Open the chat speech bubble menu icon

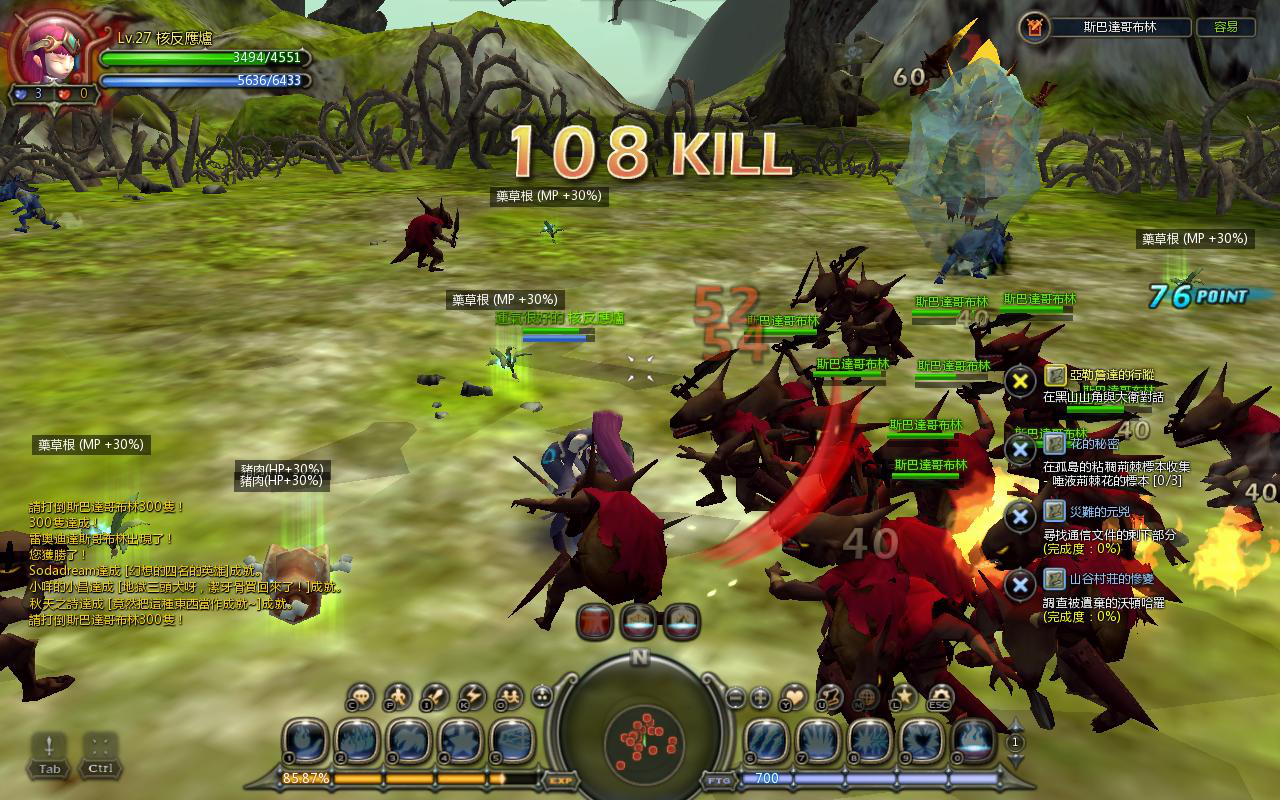coord(361,695)
